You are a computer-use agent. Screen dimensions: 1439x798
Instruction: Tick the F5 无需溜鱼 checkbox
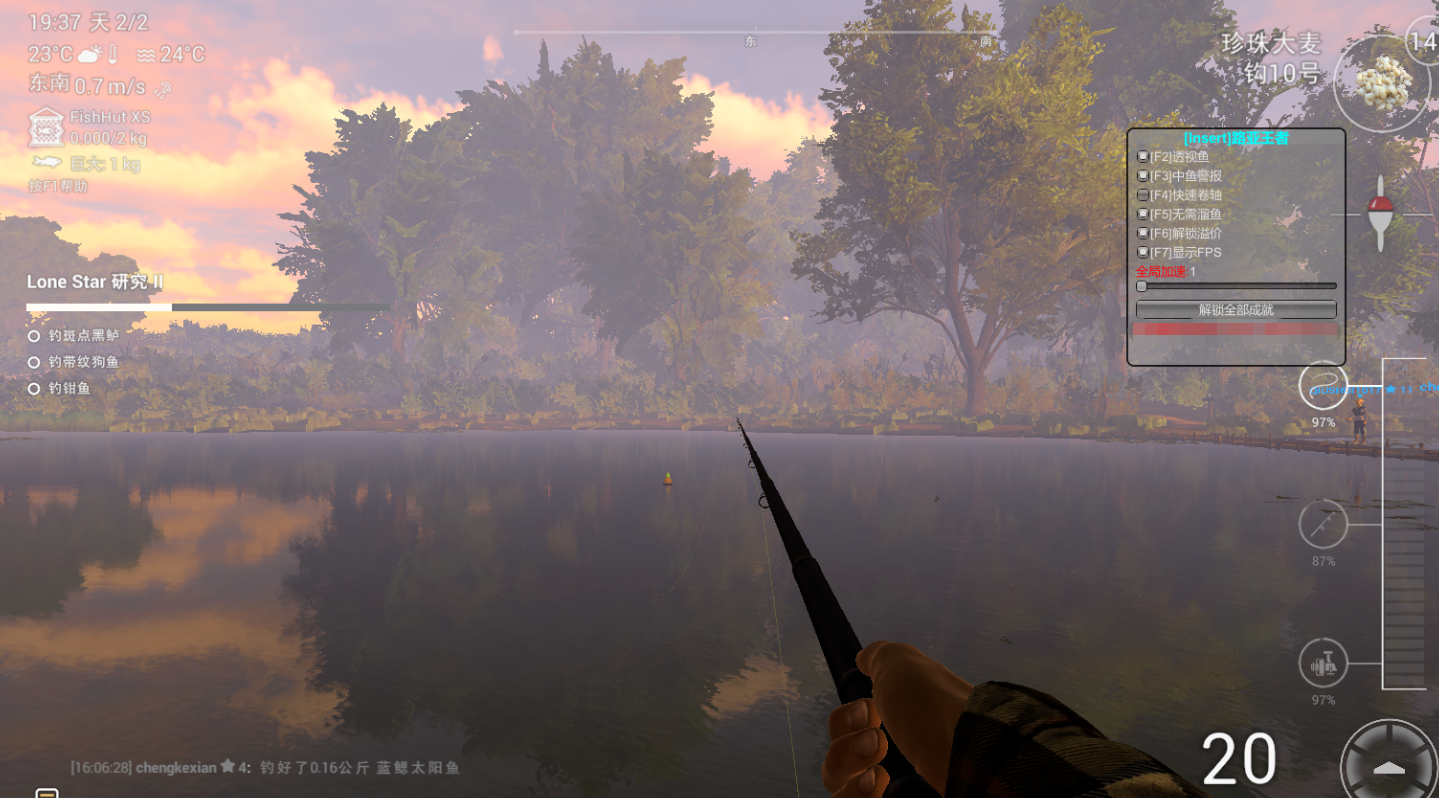click(1143, 214)
